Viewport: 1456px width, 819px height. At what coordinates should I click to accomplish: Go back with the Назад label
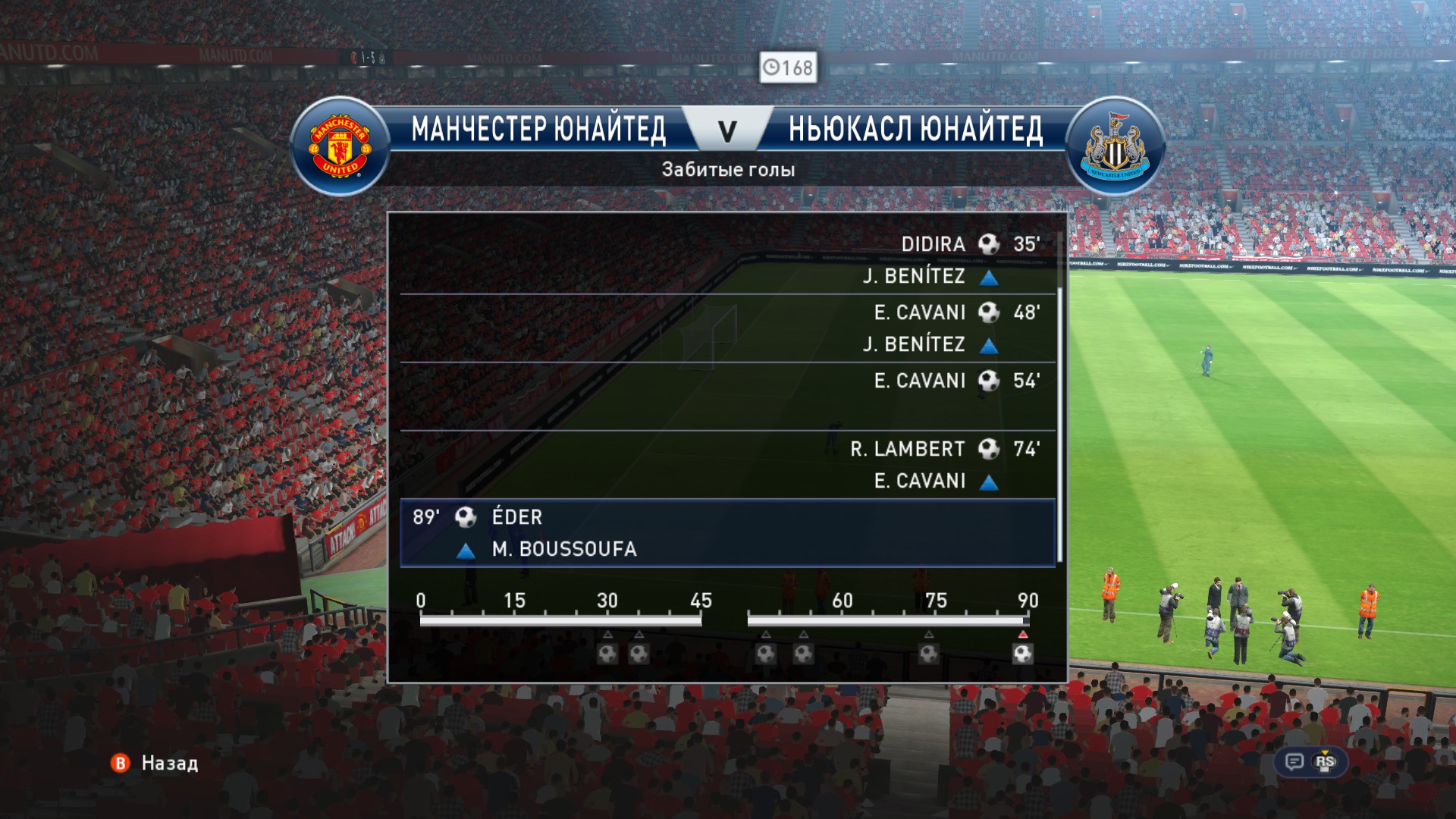coord(169,763)
